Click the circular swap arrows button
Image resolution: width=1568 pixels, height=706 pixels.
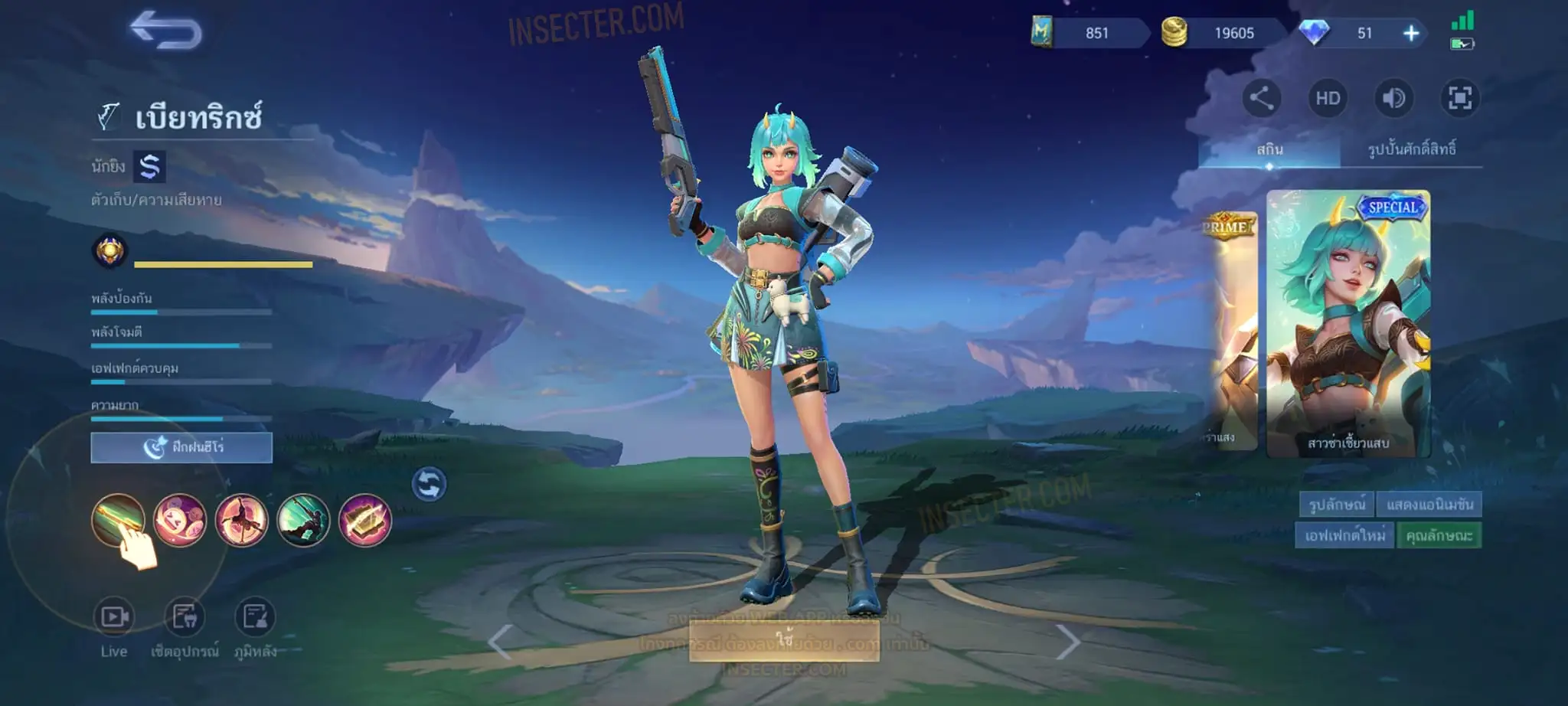pyautogui.click(x=429, y=484)
